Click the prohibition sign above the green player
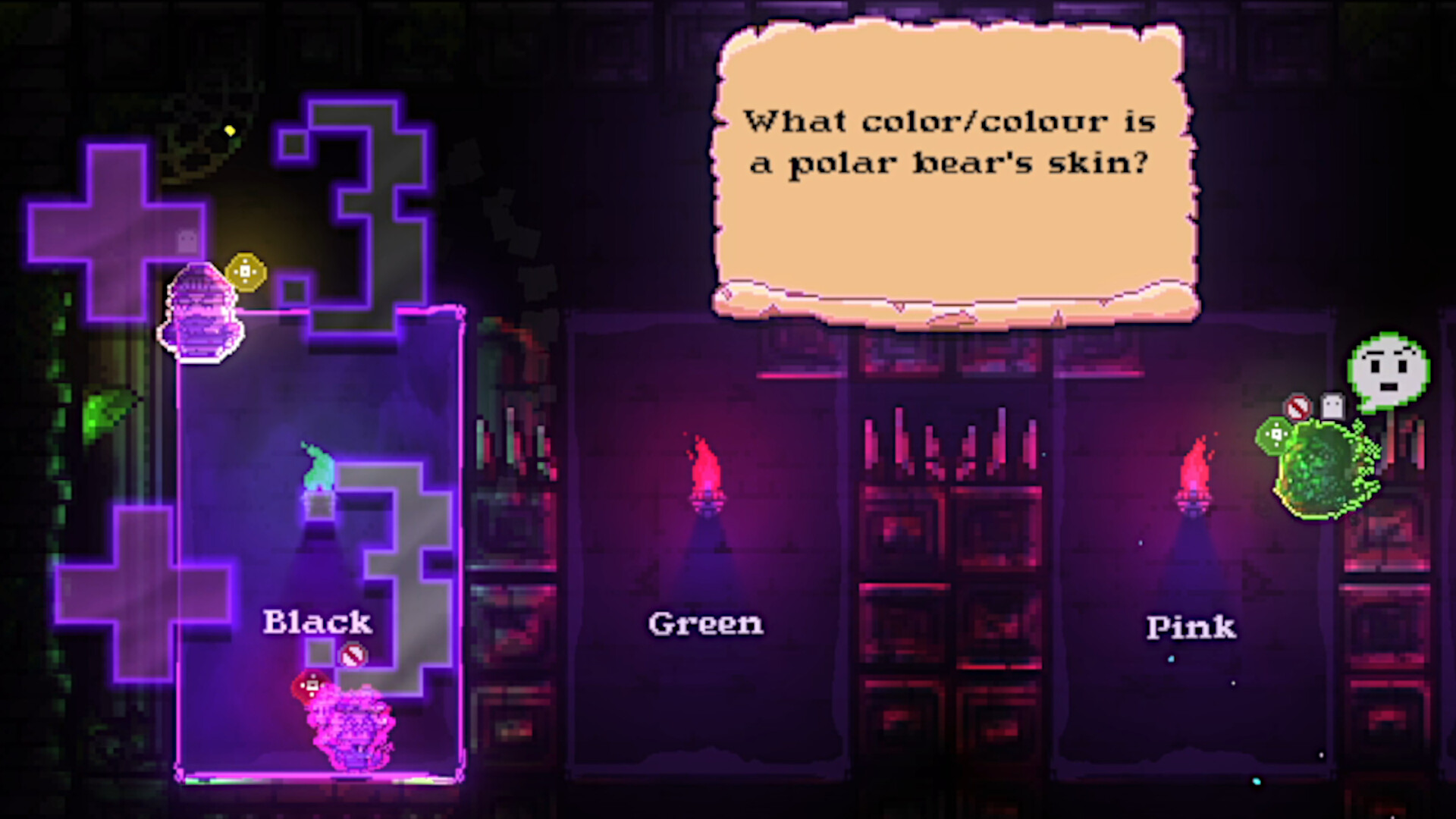Screen dimensions: 1456x819 1298,406
